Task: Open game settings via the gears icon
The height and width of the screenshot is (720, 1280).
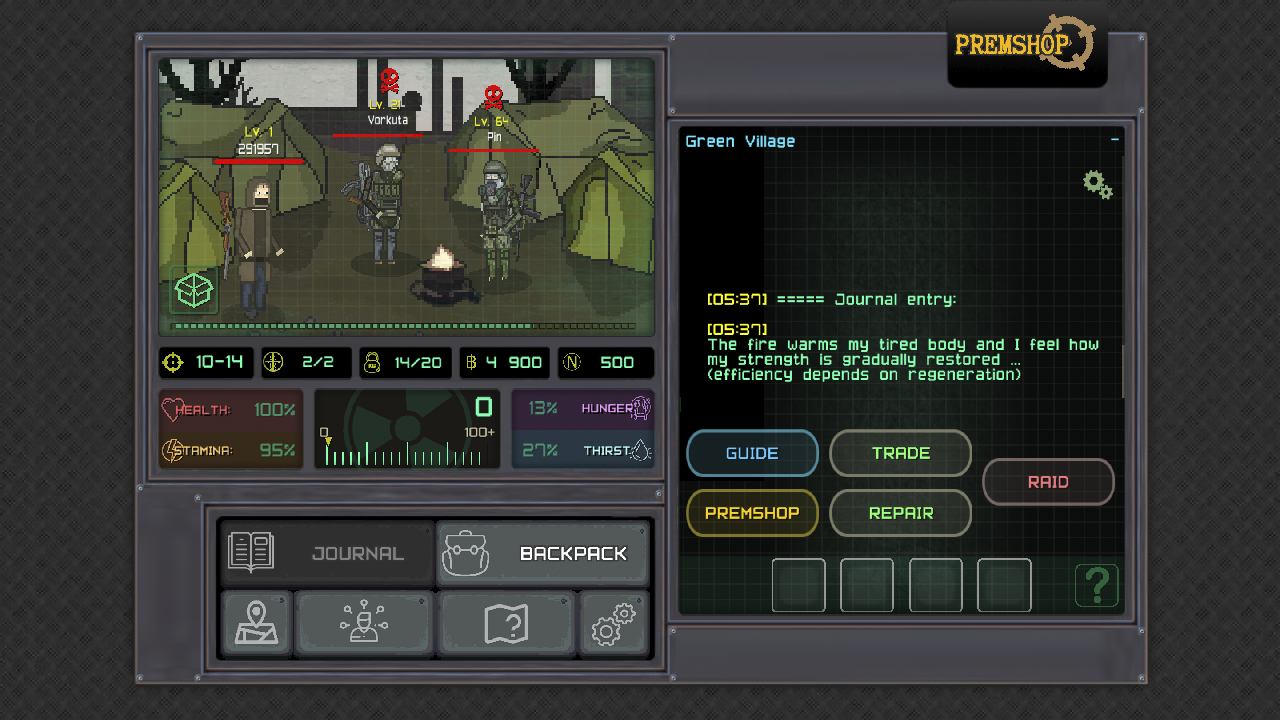Action: coord(614,623)
